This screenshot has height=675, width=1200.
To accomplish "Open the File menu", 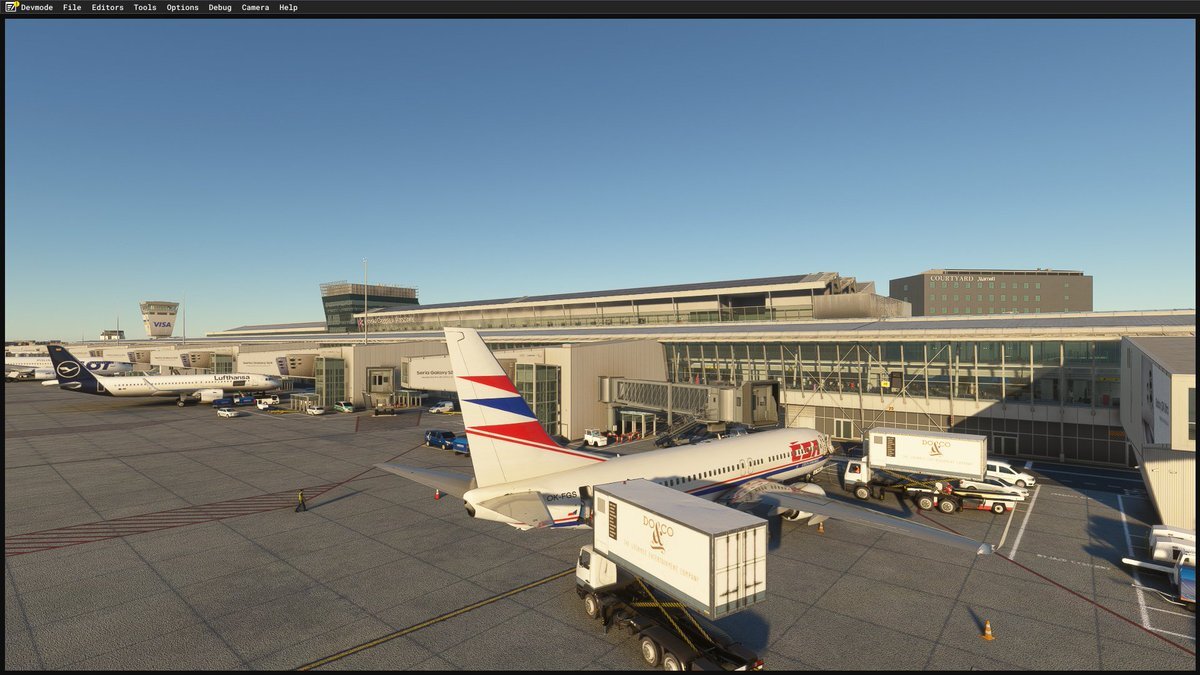I will coord(72,7).
